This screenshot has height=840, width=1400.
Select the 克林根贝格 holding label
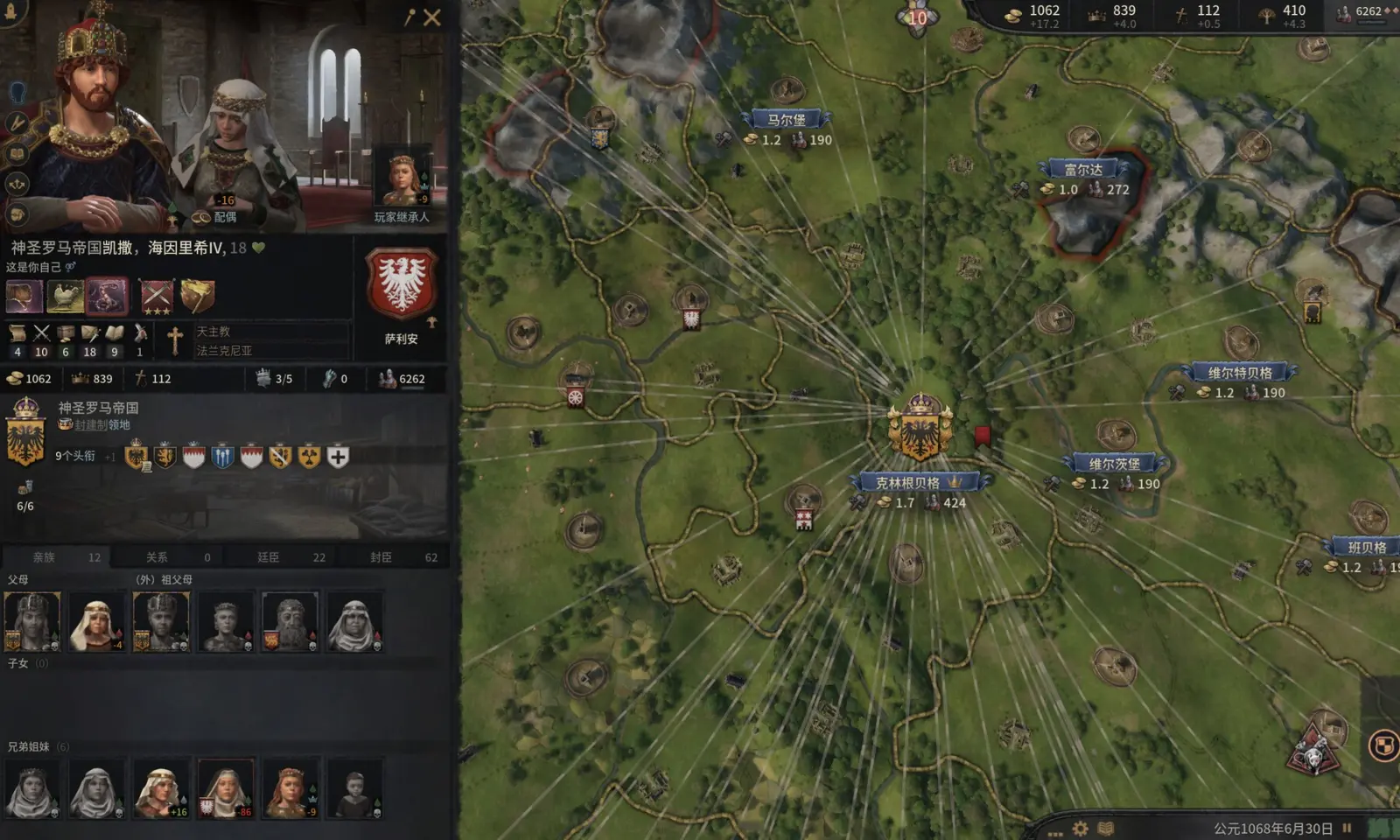[908, 483]
